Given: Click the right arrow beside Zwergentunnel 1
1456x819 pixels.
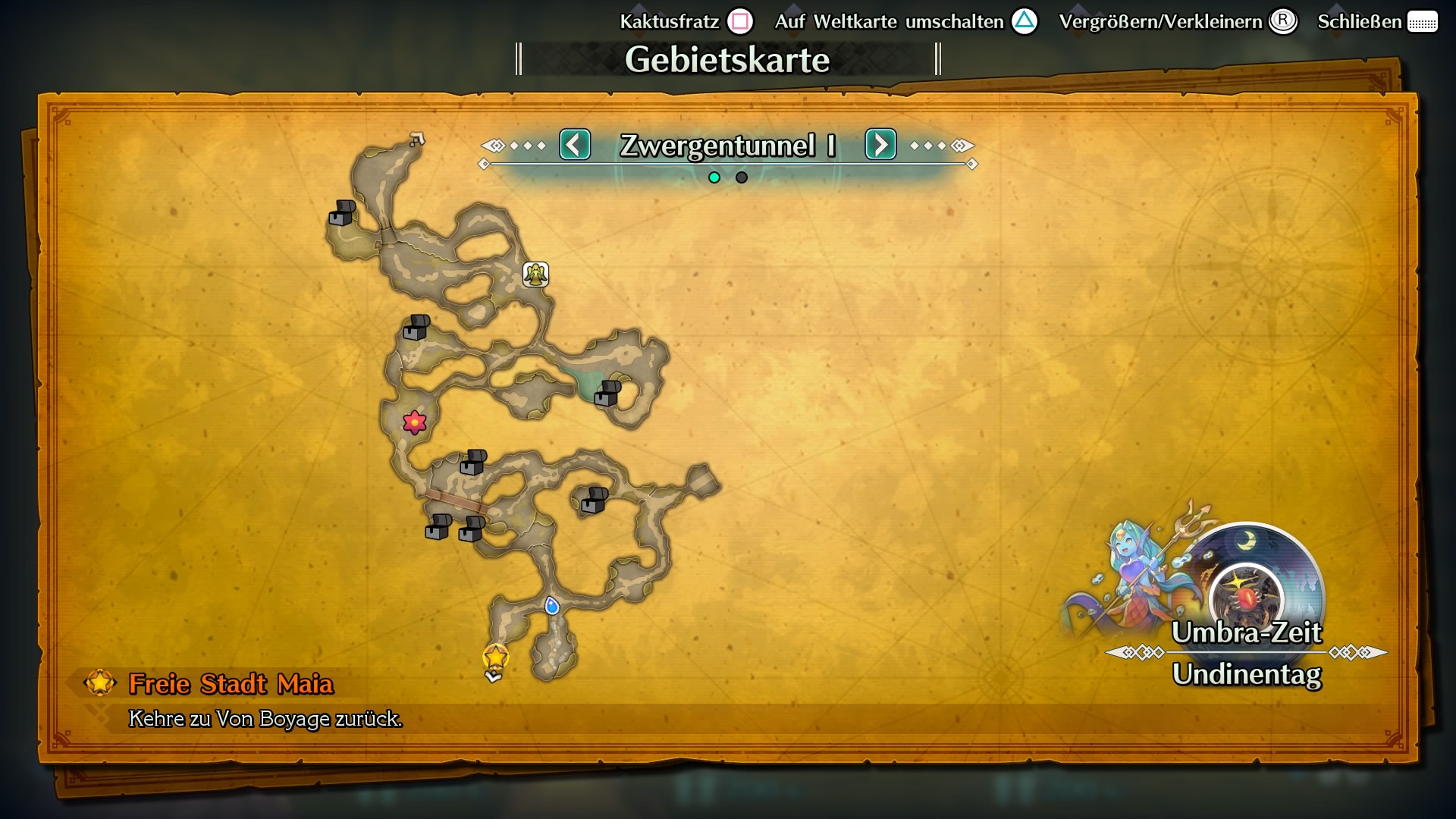Looking at the screenshot, I should point(880,145).
